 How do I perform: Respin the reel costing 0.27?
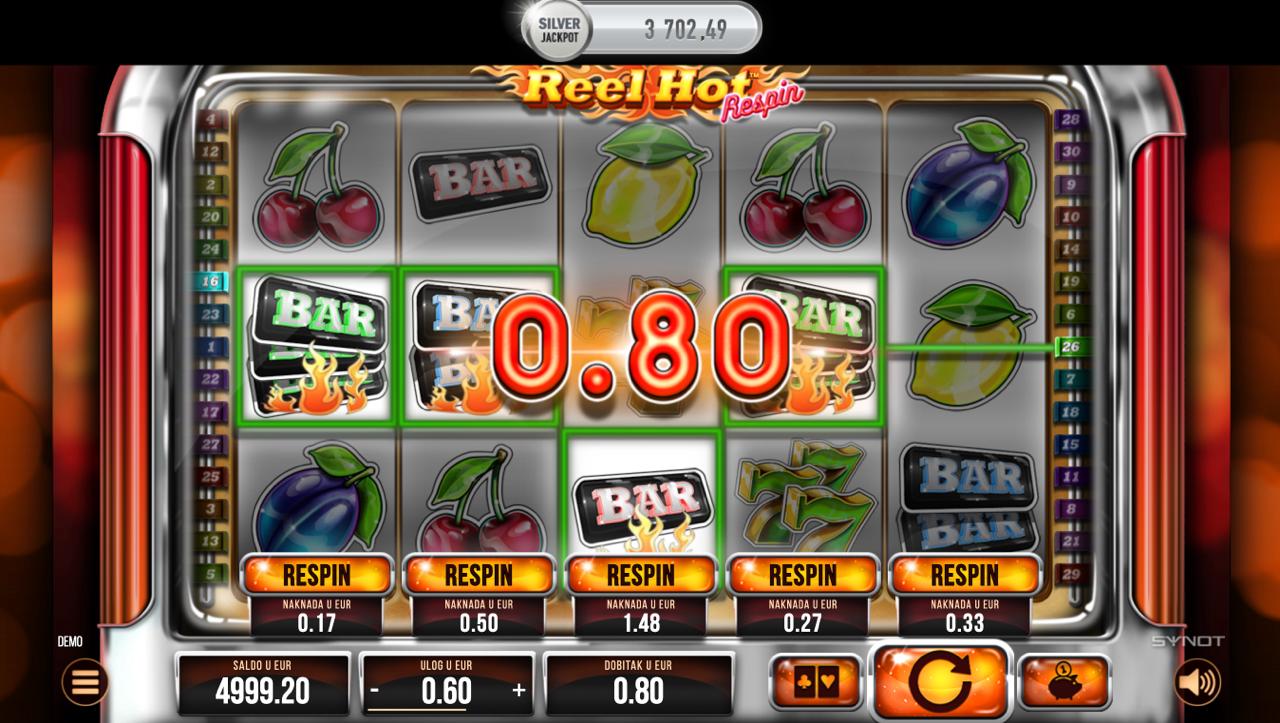[802, 575]
